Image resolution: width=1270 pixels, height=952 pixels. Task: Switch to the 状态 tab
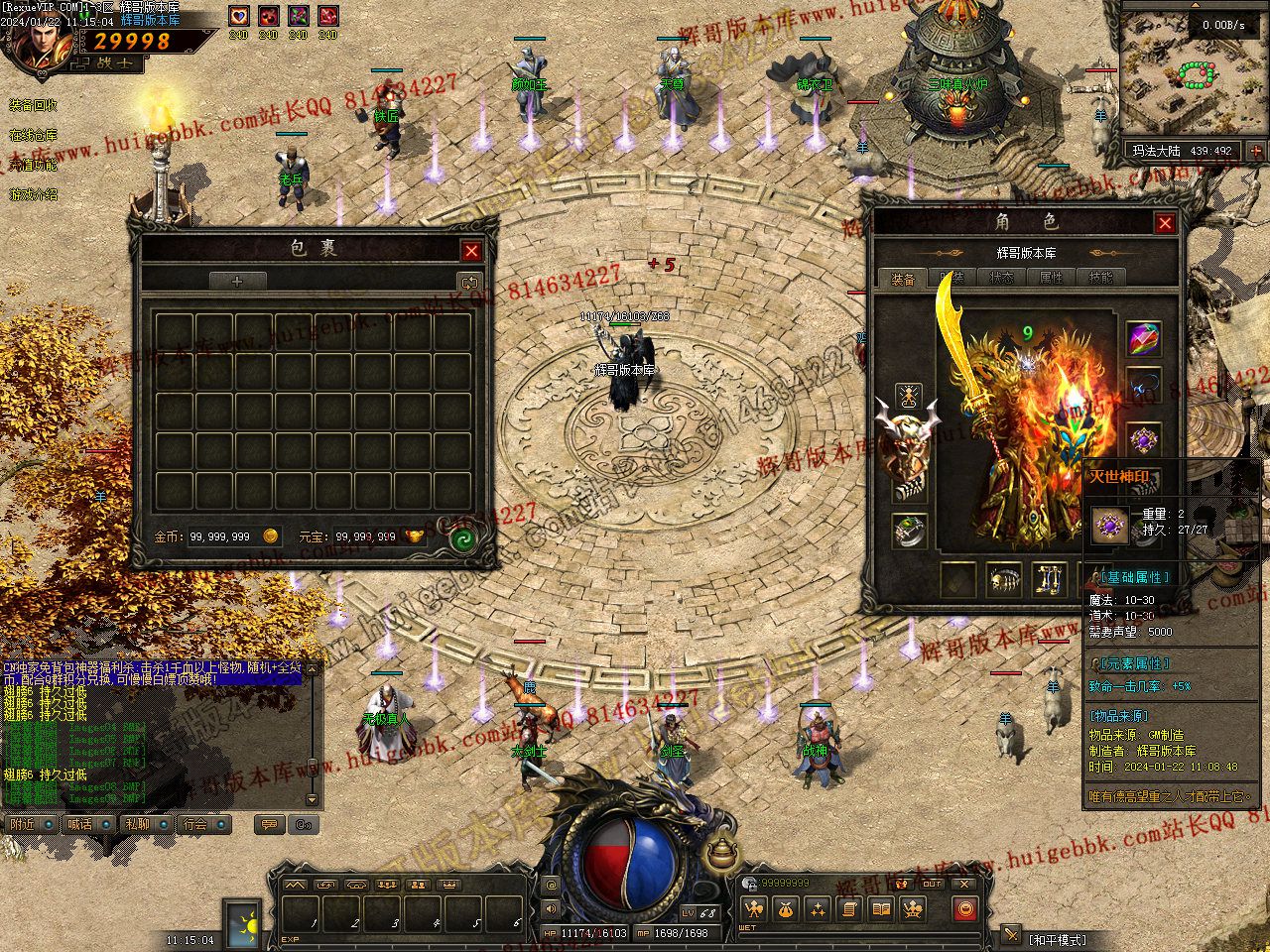[1001, 279]
